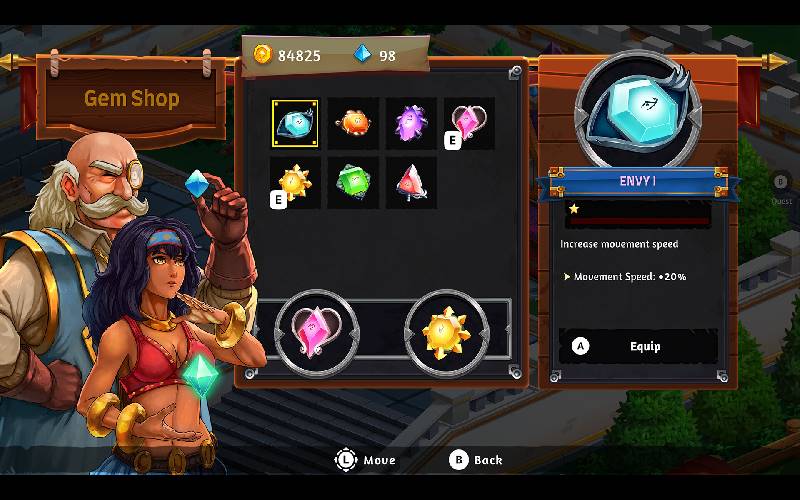Go back from the Gem Shop
Screen dimensions: 800x500
point(476,460)
